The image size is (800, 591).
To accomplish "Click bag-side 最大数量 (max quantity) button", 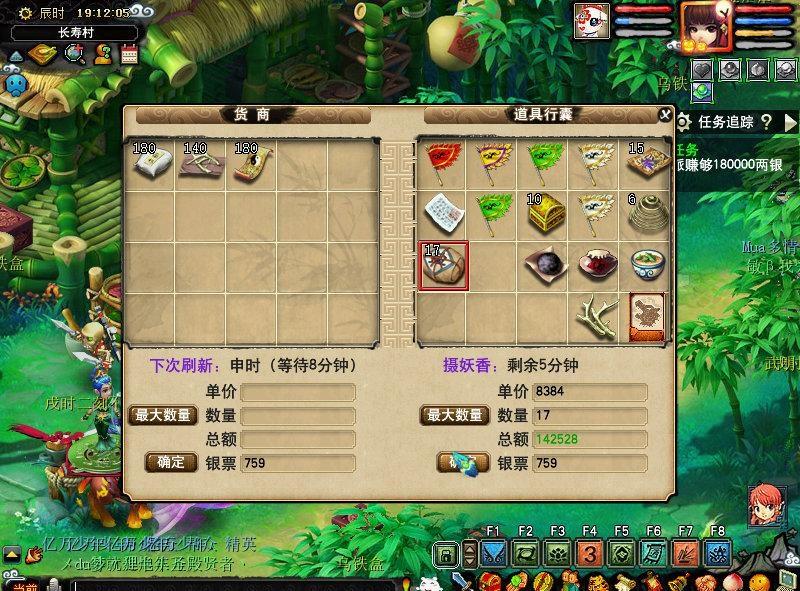I will click(x=455, y=415).
